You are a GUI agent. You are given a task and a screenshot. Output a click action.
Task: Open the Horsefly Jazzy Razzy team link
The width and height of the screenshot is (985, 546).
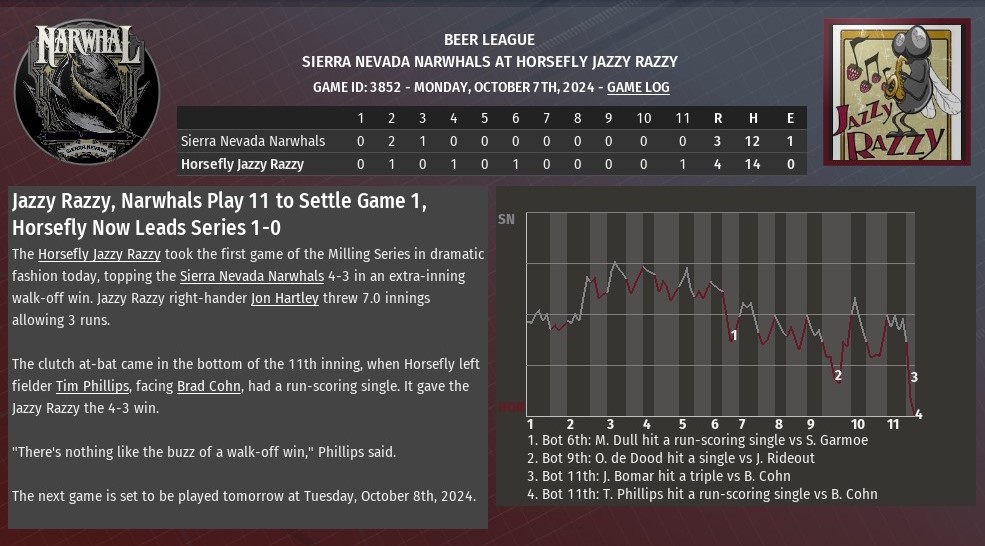[x=99, y=254]
